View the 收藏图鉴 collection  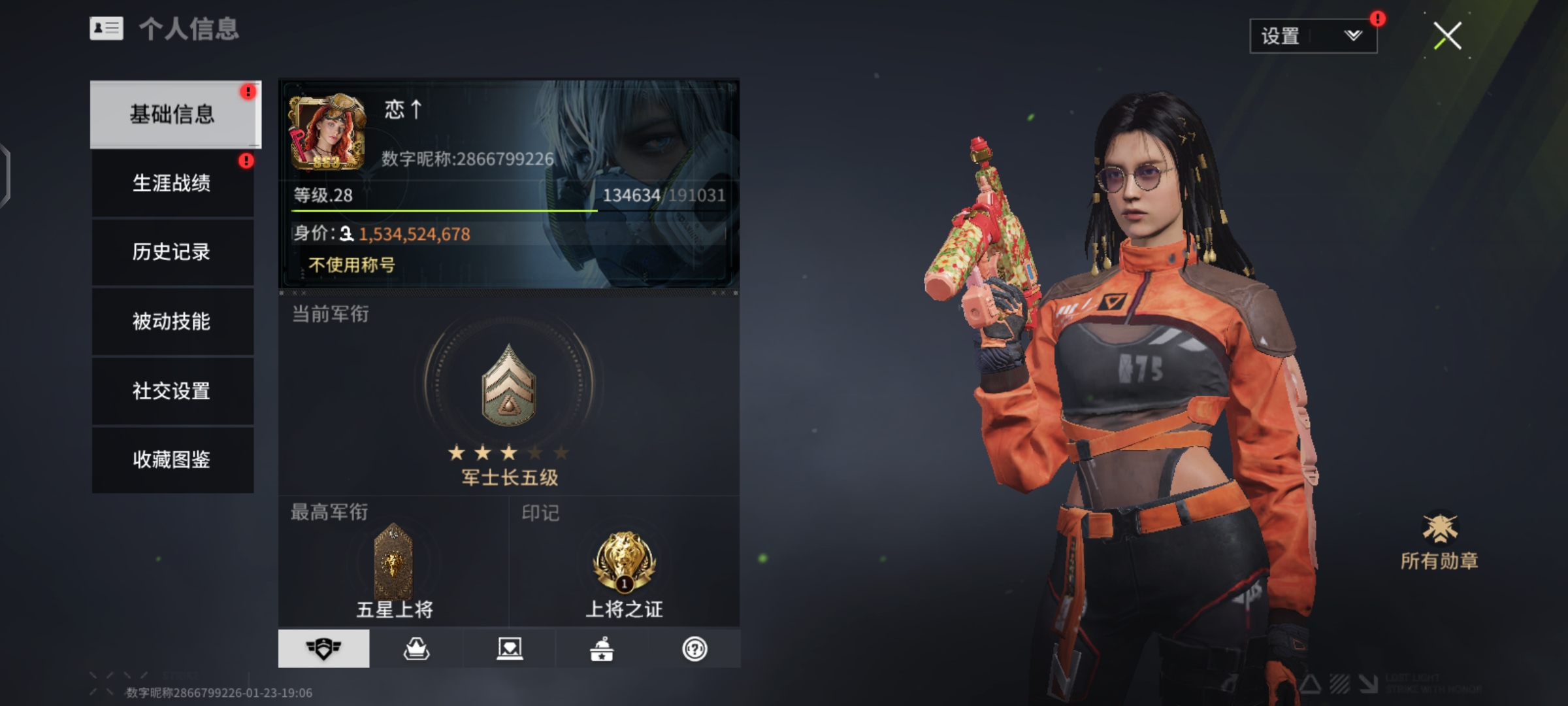[x=172, y=460]
